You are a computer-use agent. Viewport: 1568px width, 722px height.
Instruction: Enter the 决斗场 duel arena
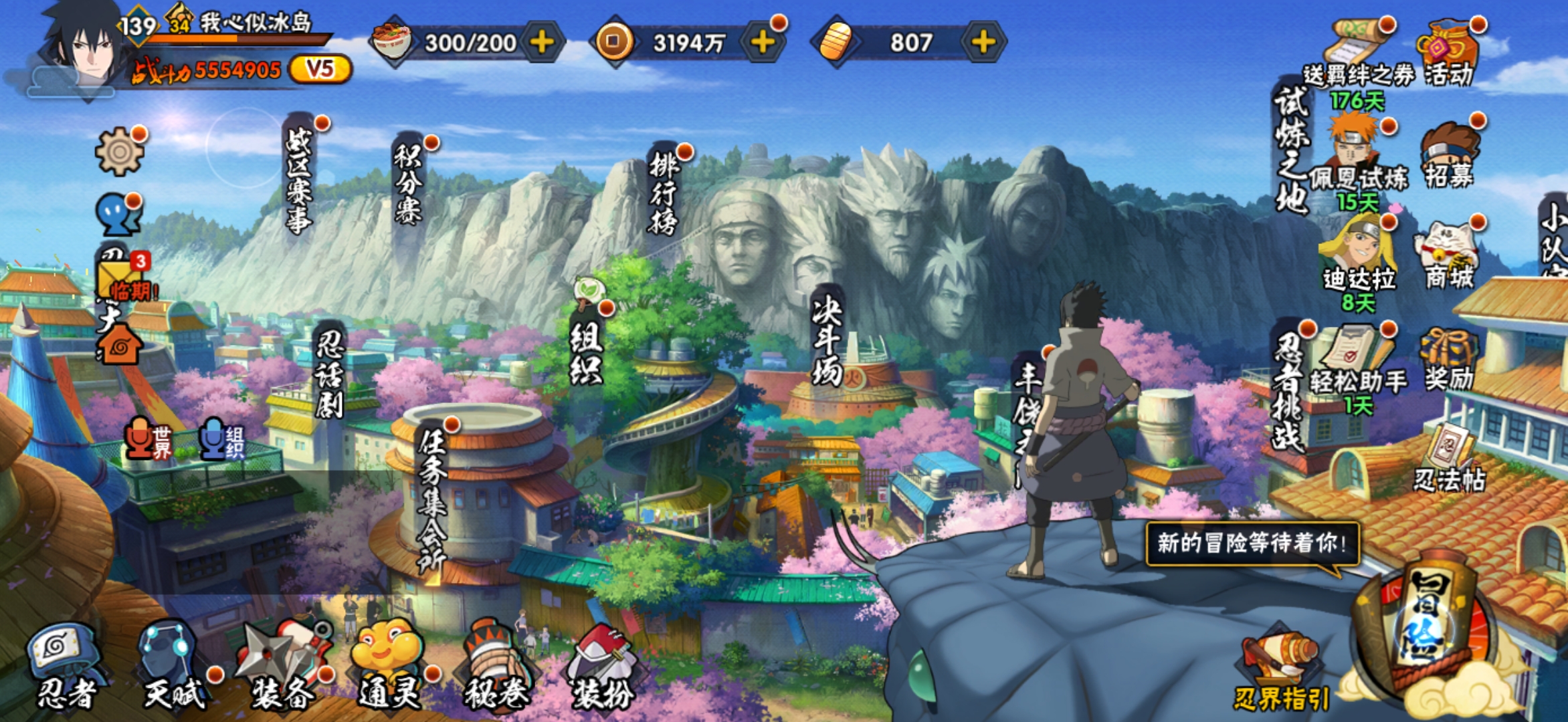pyautogui.click(x=827, y=341)
